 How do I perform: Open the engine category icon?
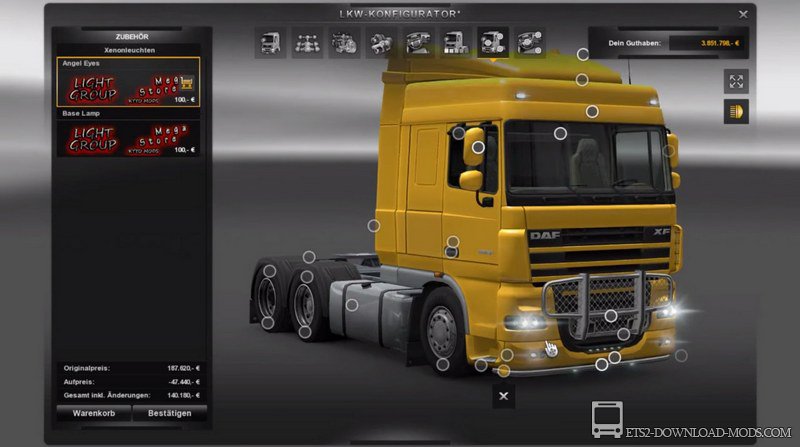[x=344, y=43]
